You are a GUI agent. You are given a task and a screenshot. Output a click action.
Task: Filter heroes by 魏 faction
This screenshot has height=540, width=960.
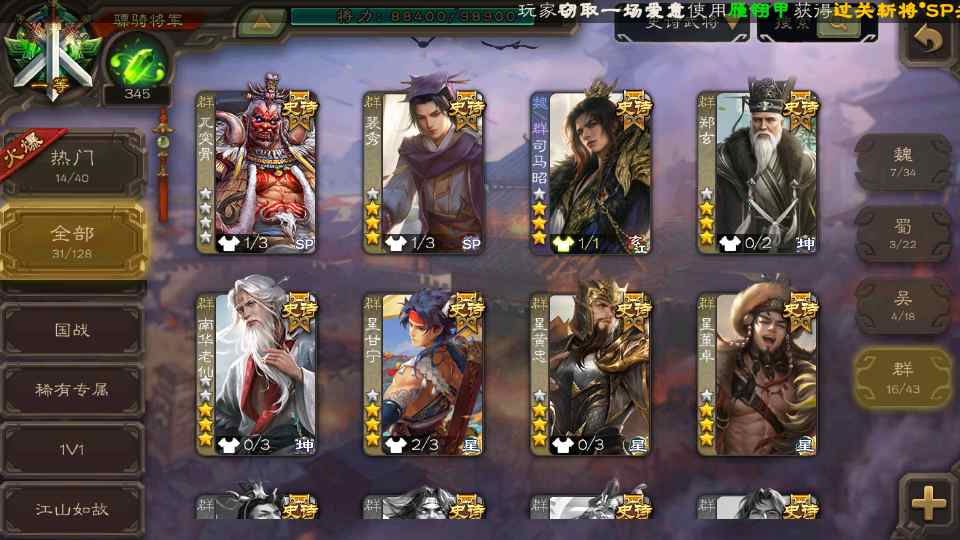[903, 162]
